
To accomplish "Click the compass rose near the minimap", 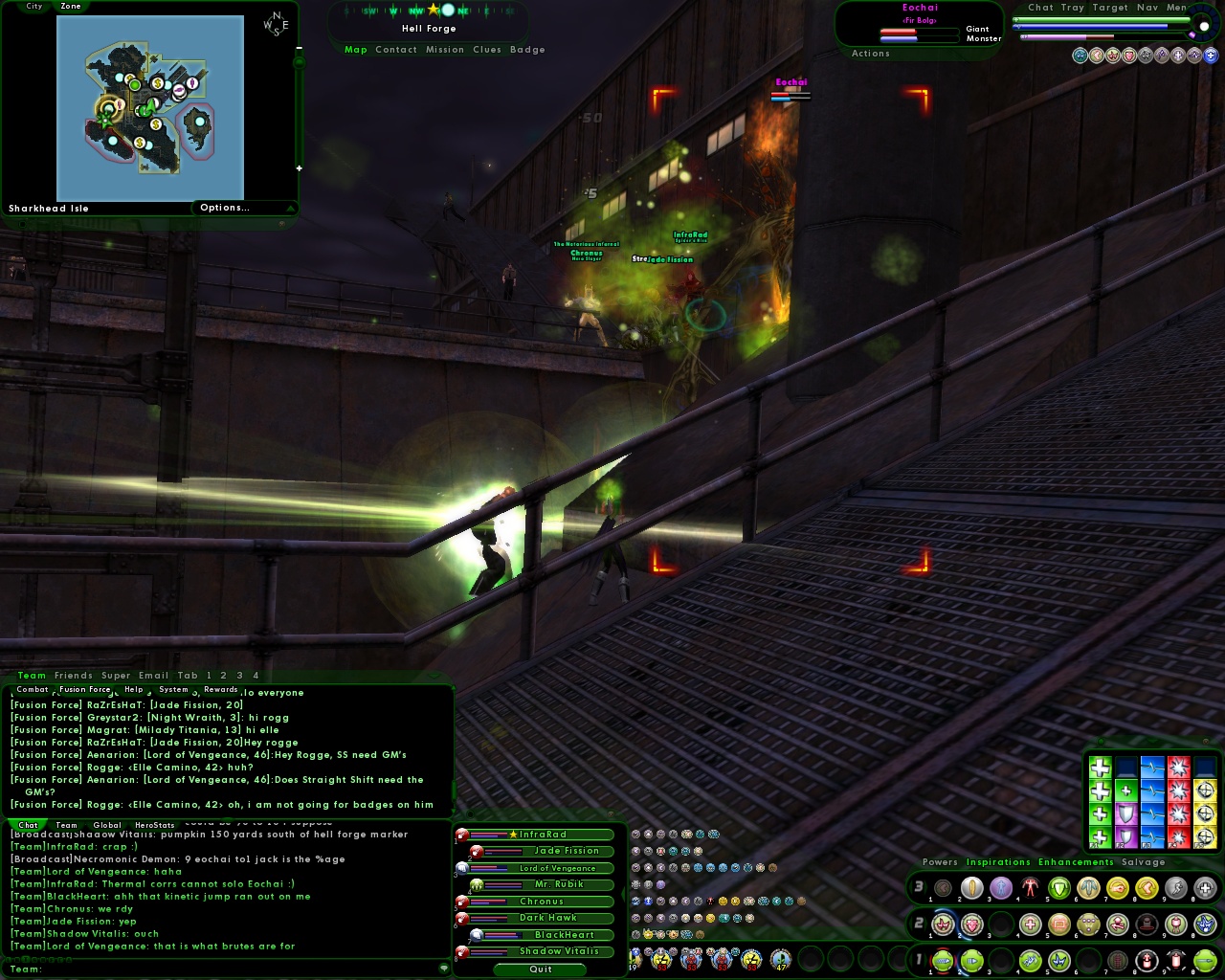I will click(276, 25).
